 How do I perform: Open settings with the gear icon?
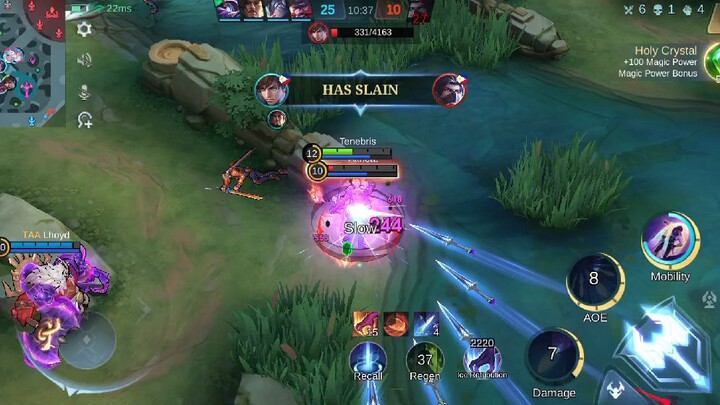pos(85,29)
